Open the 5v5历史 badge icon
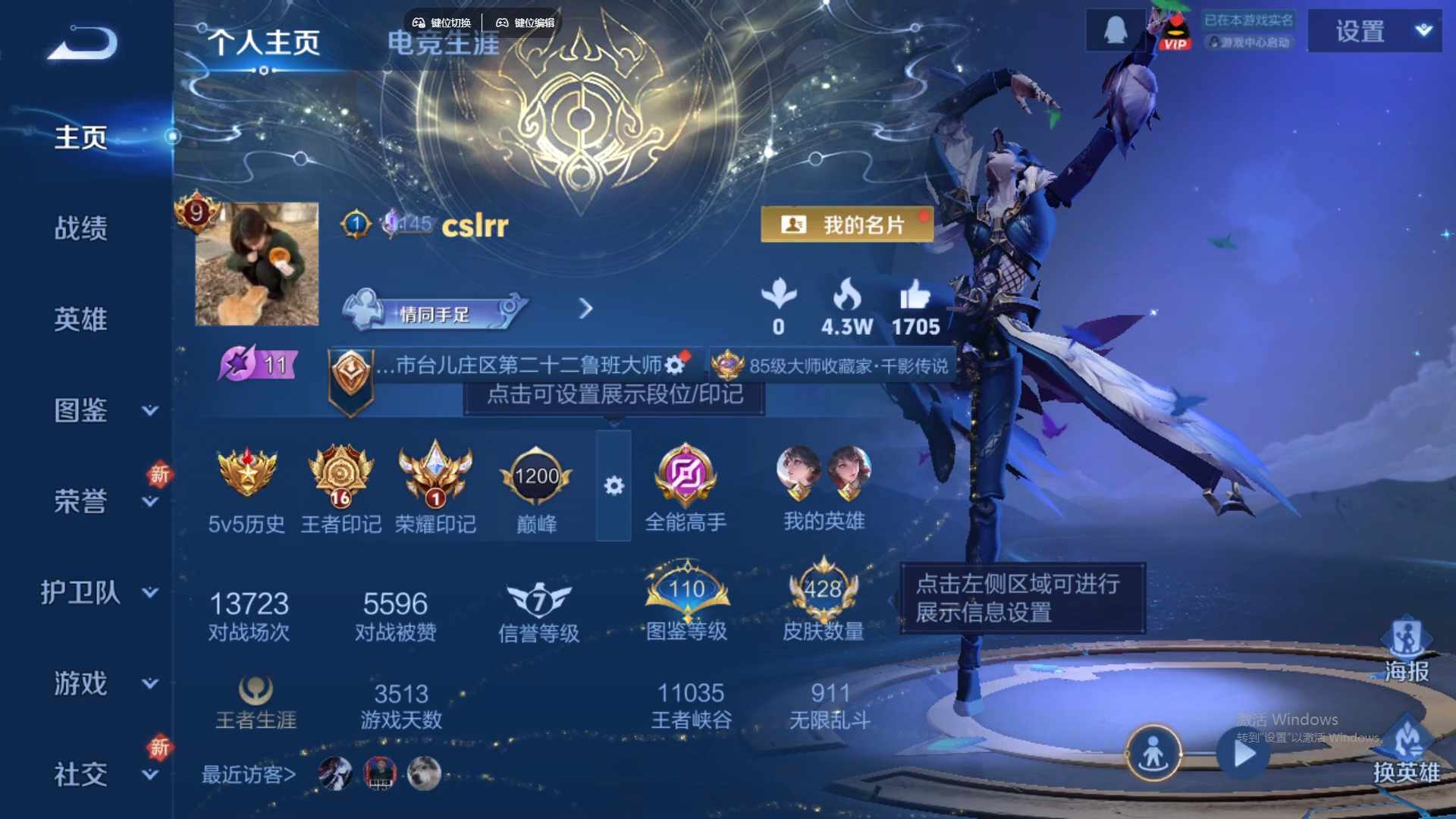Viewport: 1456px width, 819px height. point(247,475)
